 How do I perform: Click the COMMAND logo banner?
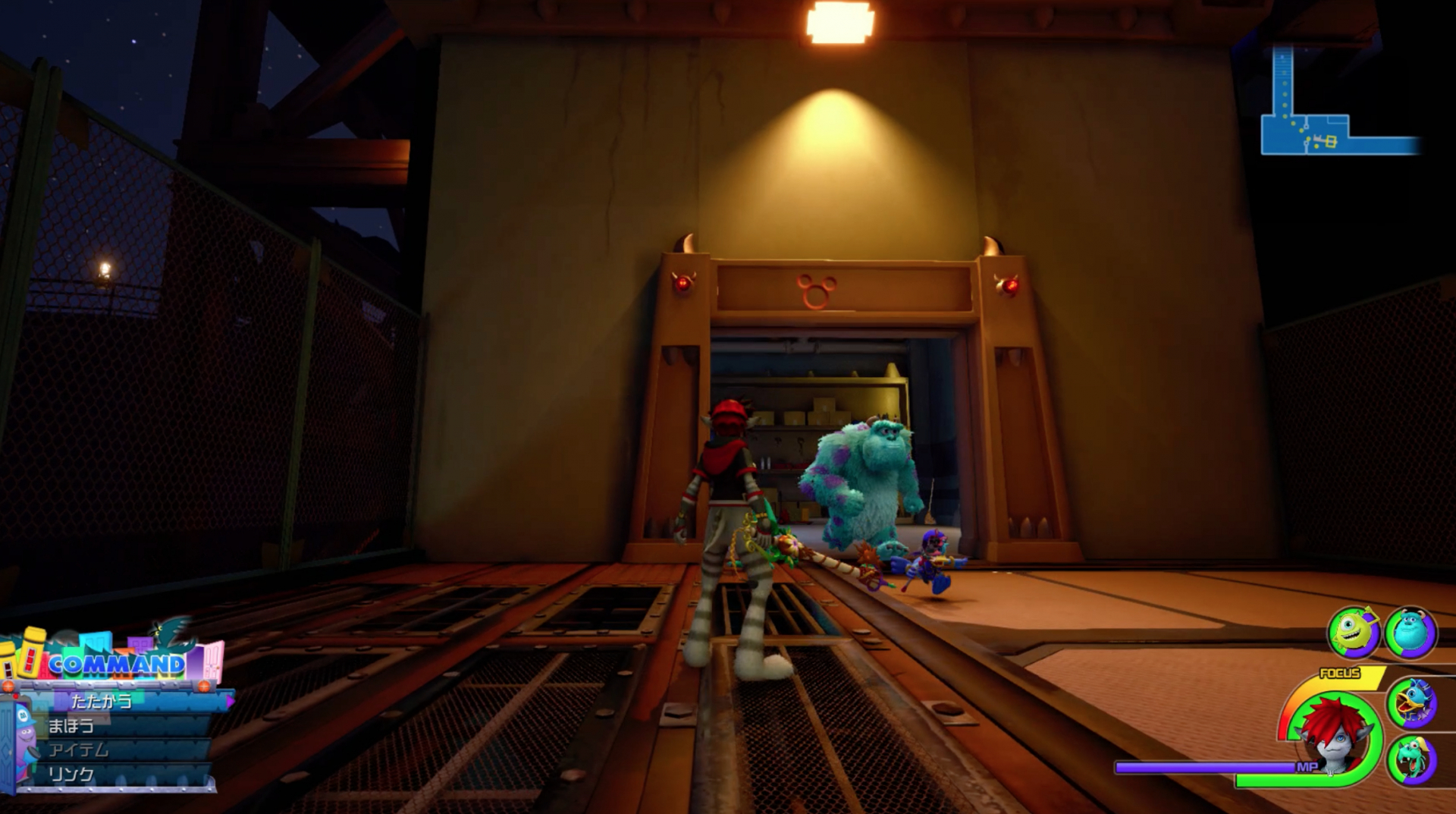[x=117, y=663]
